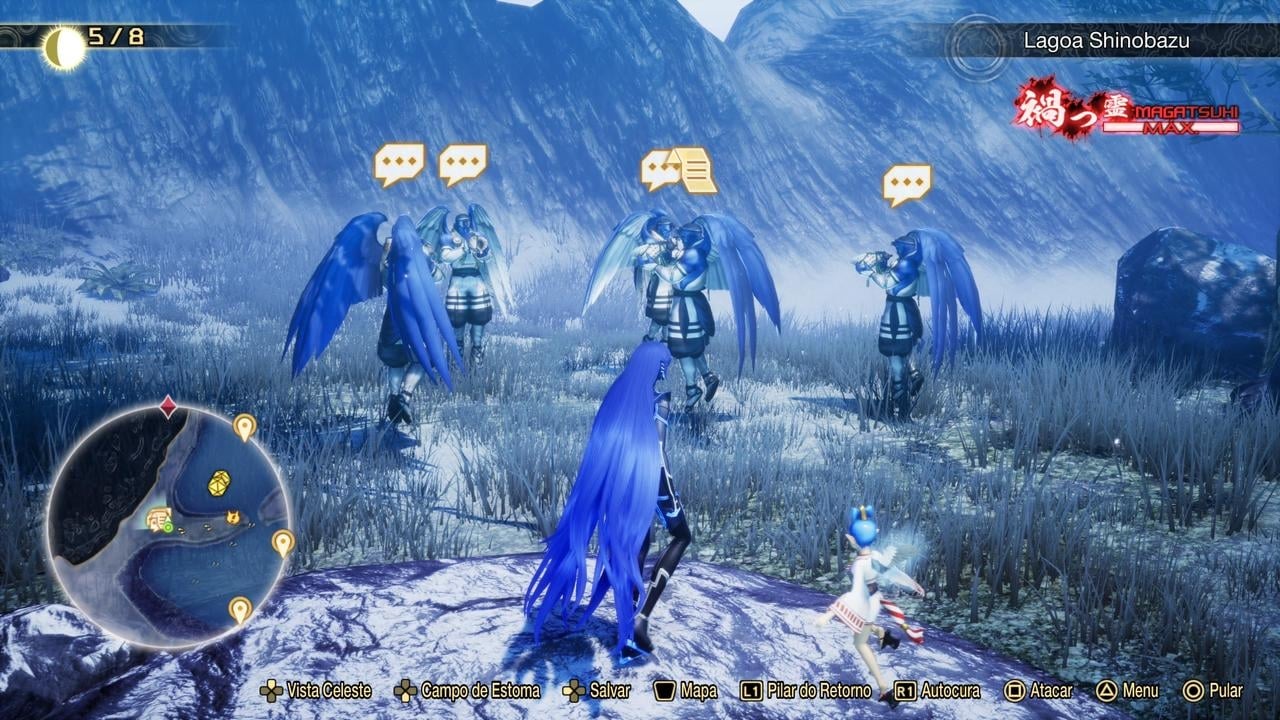1280x720 pixels.
Task: Select the red diamond marker on minimap
Action: pos(168,407)
